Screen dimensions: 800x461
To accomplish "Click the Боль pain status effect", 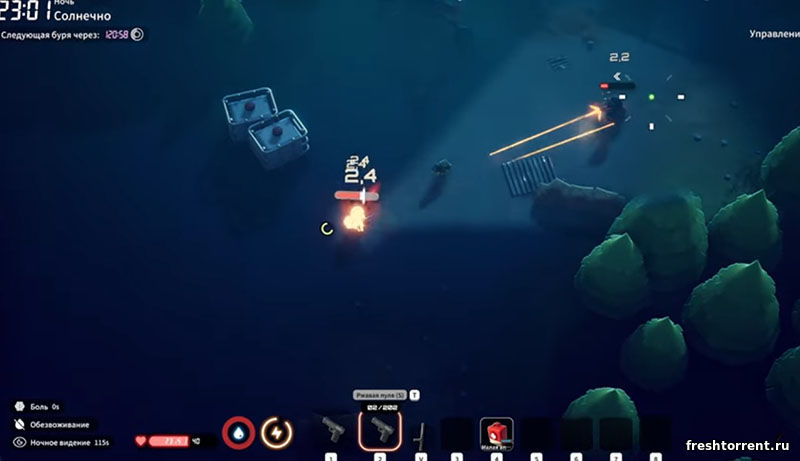I will [x=41, y=407].
